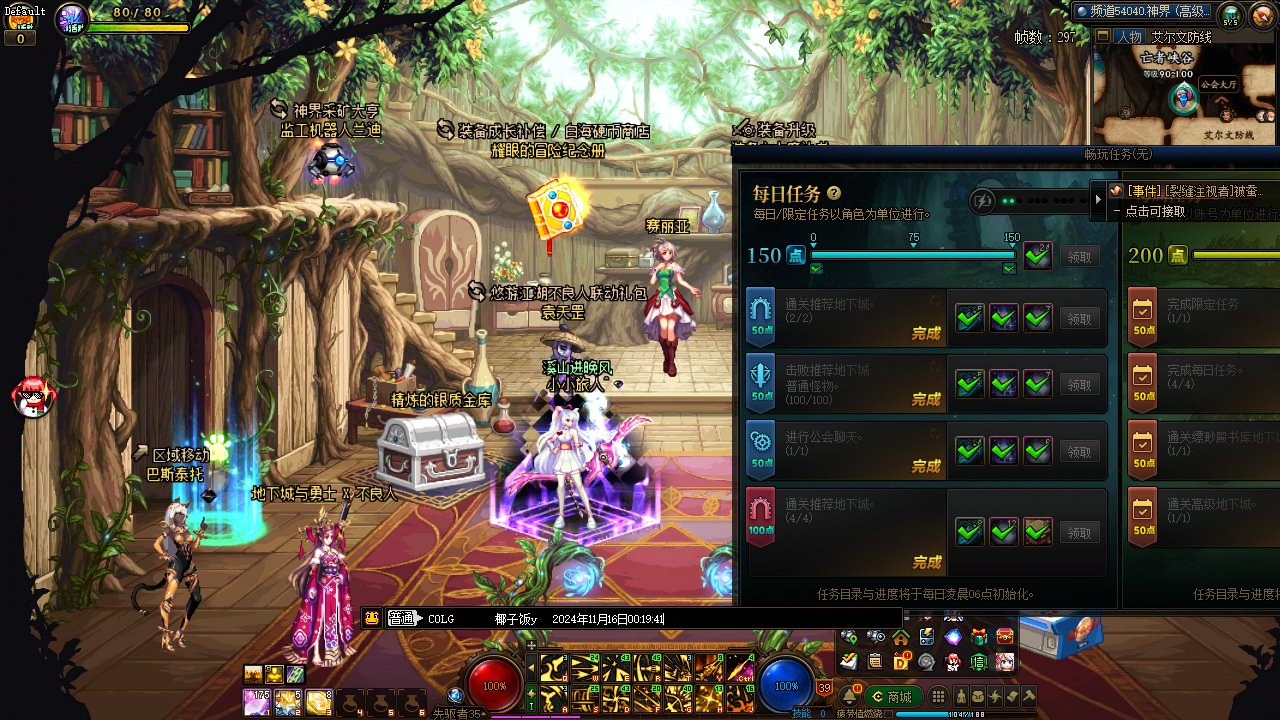The image size is (1280, 720).
Task: Open the chat emoji face button
Action: [x=372, y=619]
